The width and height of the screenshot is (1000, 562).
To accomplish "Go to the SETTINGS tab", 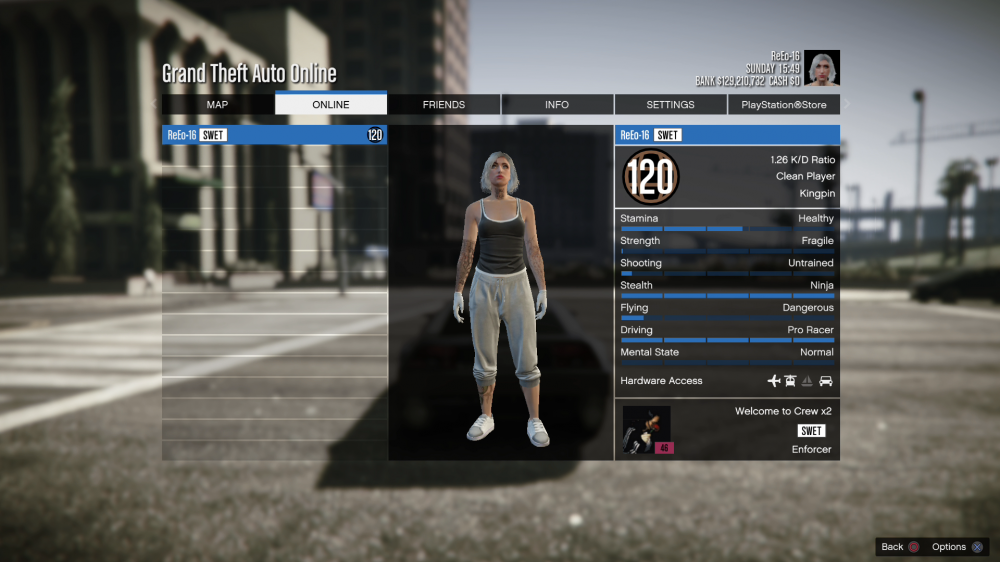I will pos(670,105).
